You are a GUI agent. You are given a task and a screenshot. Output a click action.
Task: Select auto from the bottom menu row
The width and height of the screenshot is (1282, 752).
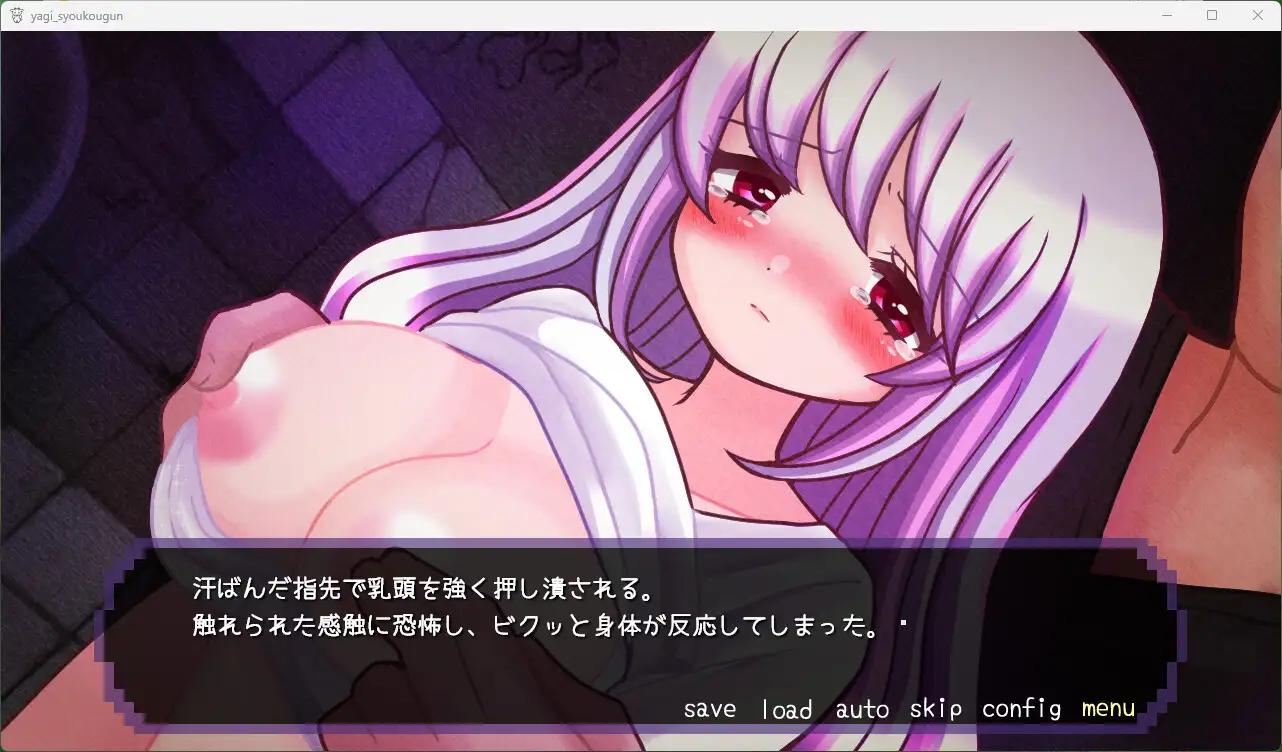coord(861,708)
